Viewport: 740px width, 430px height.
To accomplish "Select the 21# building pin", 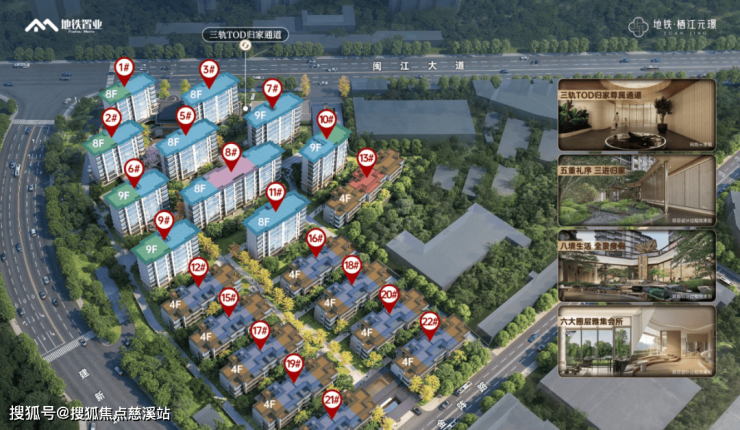I will click(x=332, y=400).
